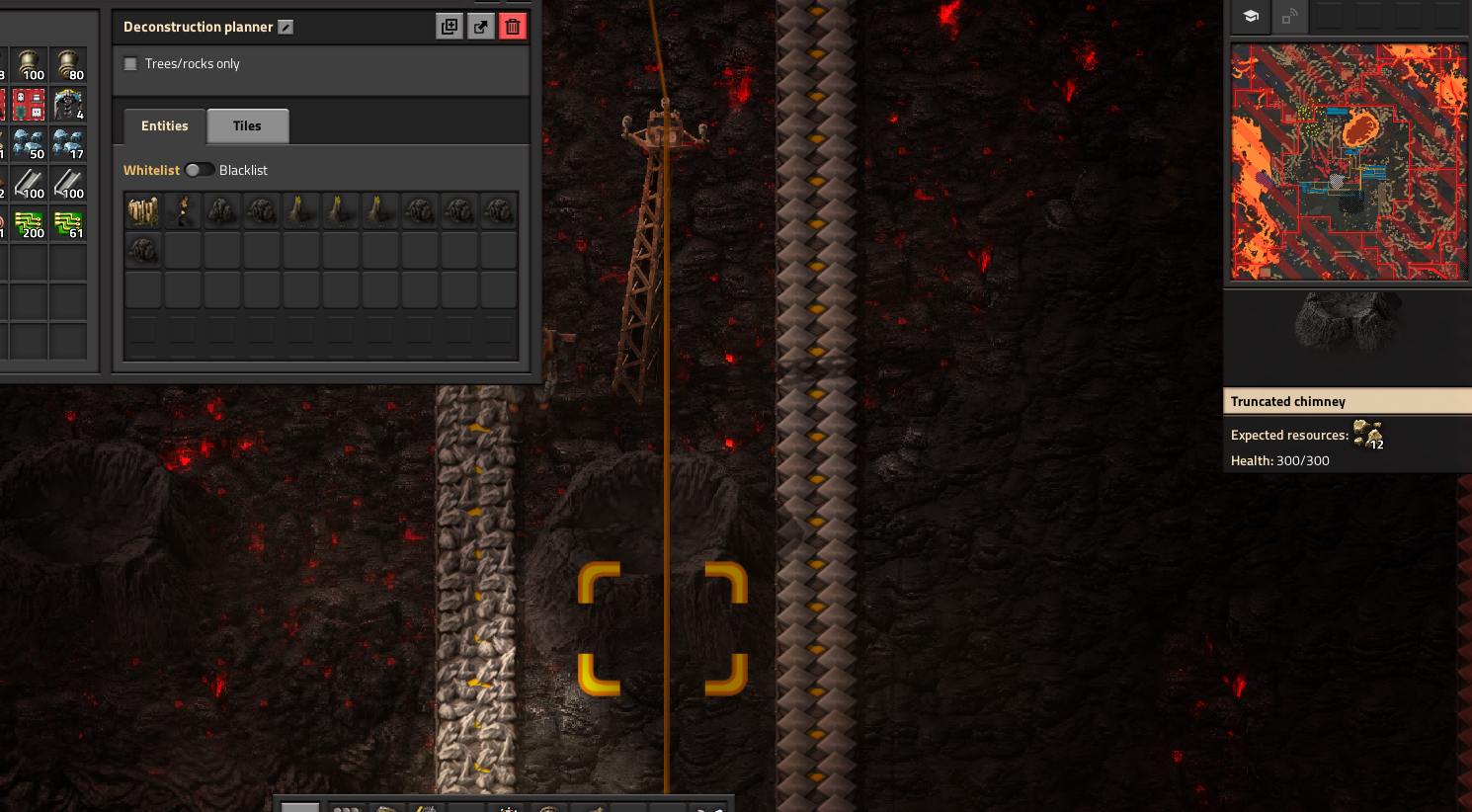Pick up the stack of 80 pipes
Image resolution: width=1472 pixels, height=812 pixels.
68,65
